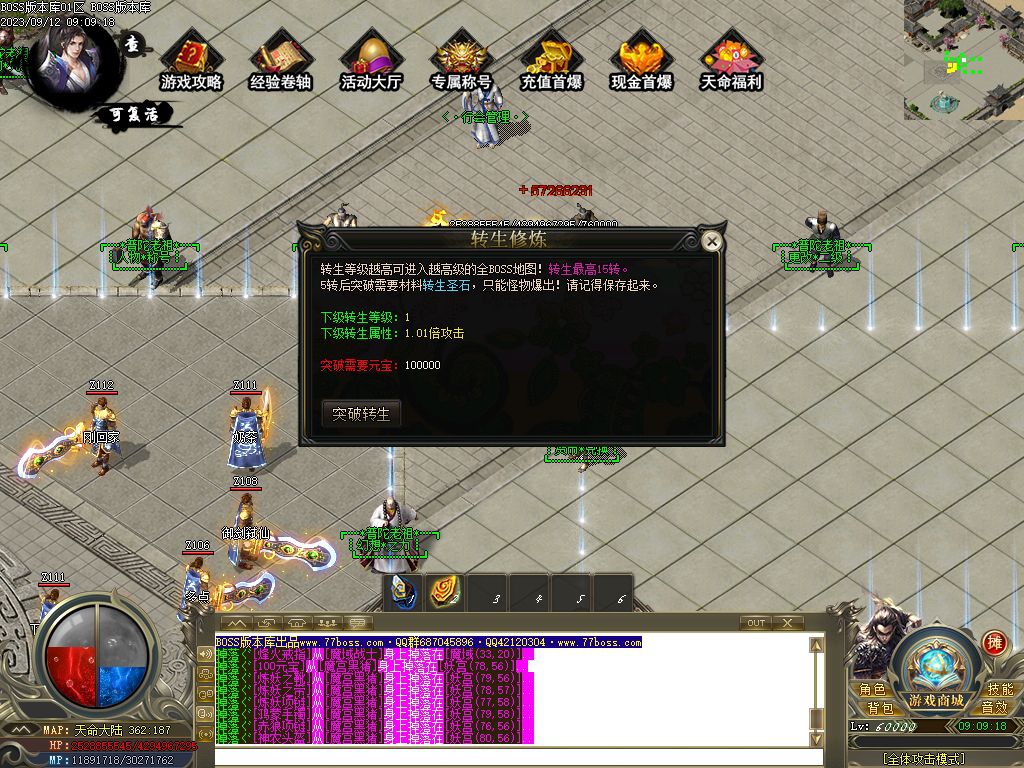Screen dimensions: 1024x768
Task: Use the blue item in hotbar slot 1
Action: click(404, 592)
